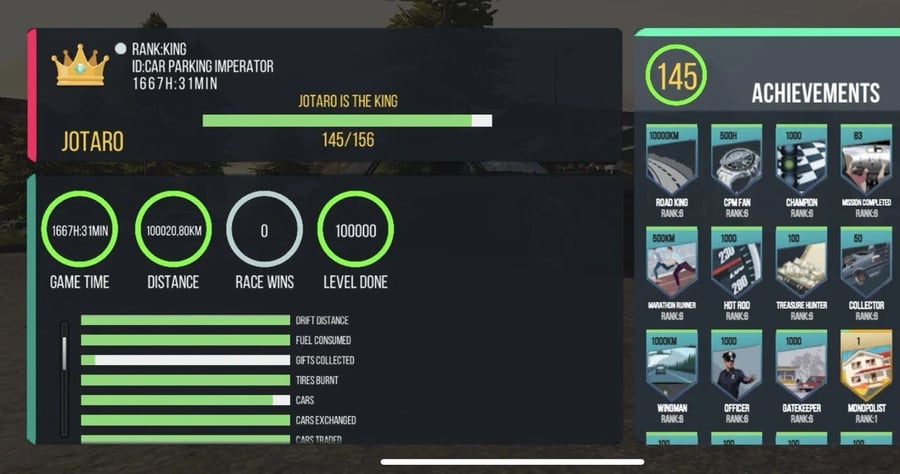The width and height of the screenshot is (900, 474).
Task: Select the Distance stat circle
Action: (172, 231)
